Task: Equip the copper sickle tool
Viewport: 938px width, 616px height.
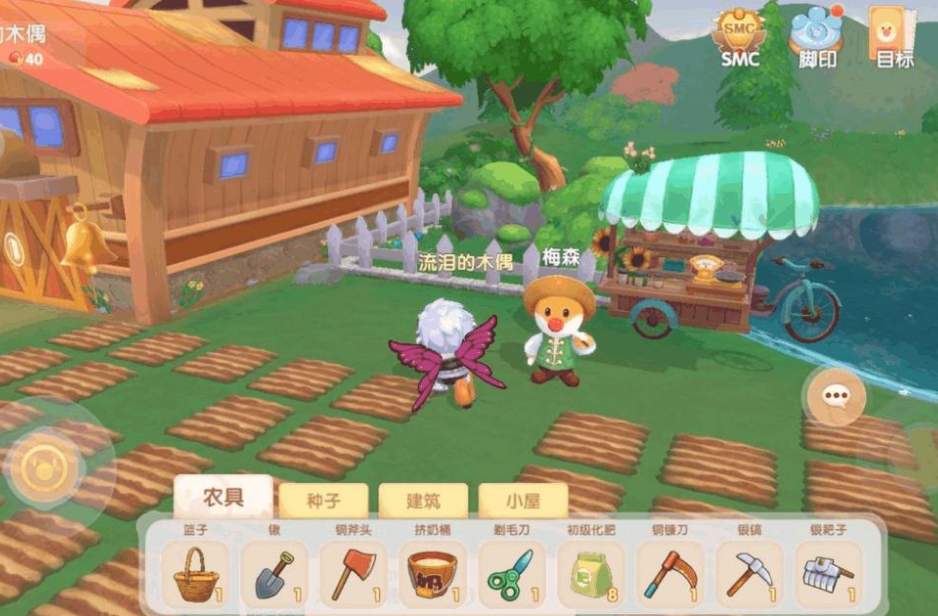Action: tap(670, 574)
